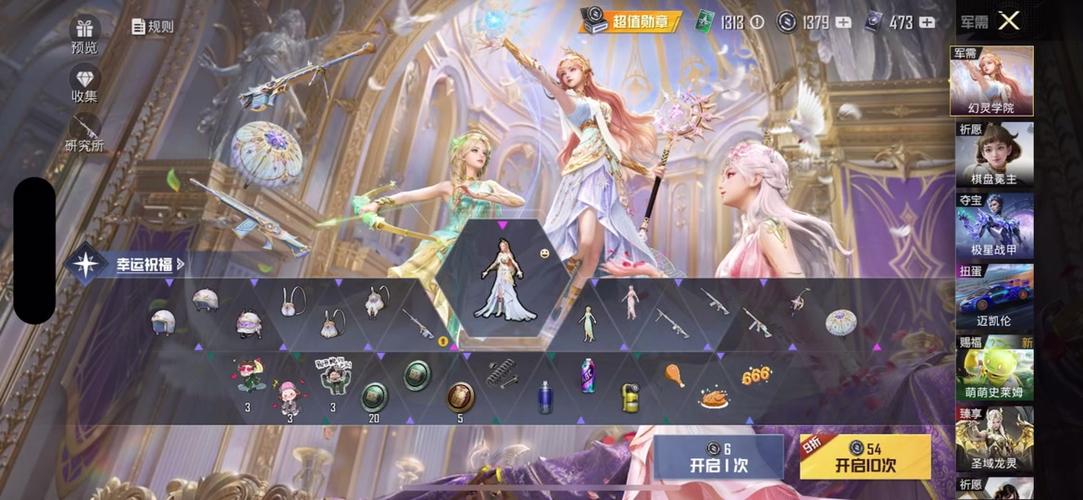Expand the 幸运祝福 lucky blessing panel

130,265
